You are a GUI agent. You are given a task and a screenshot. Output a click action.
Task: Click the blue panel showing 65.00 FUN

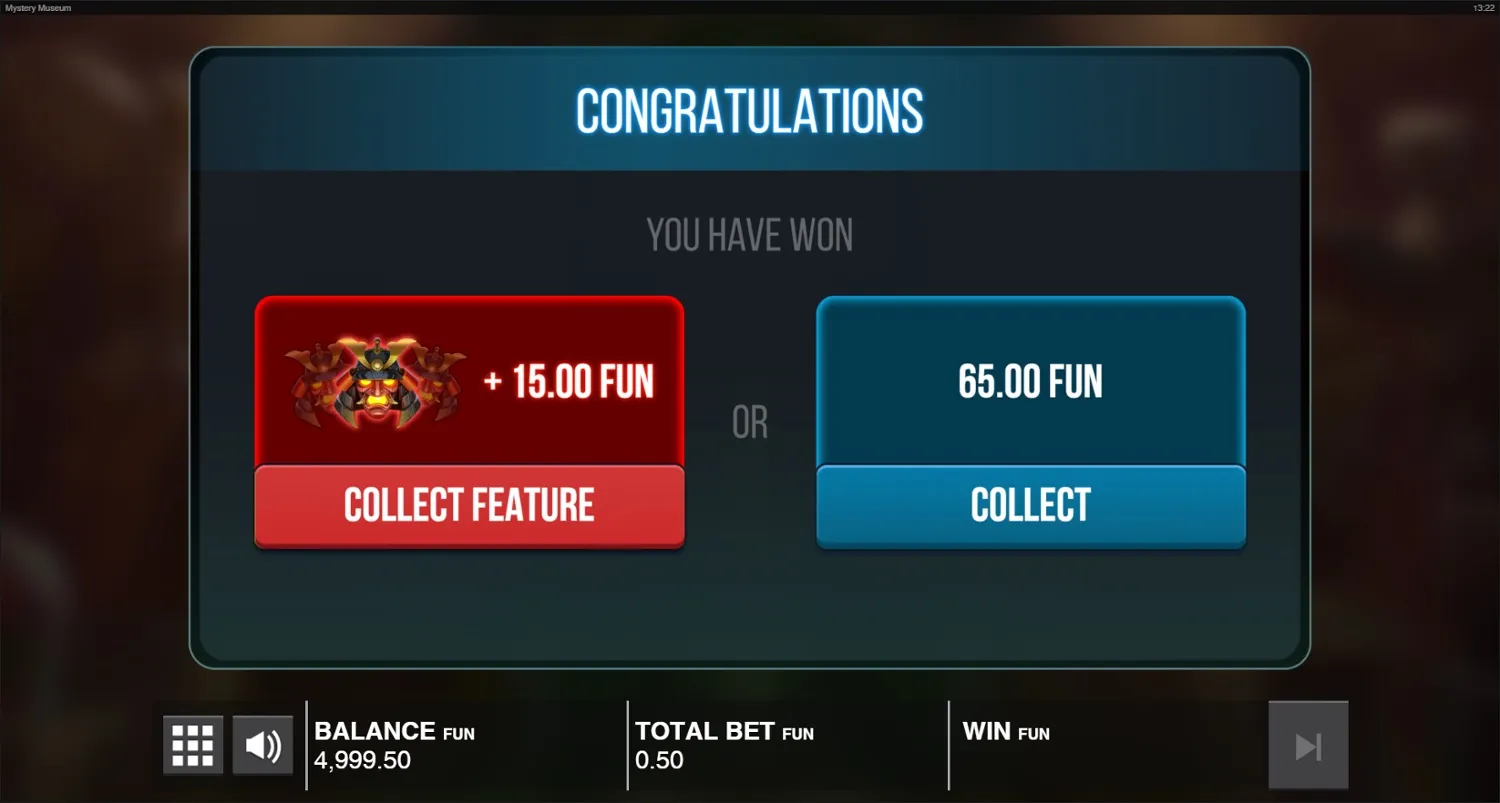[1030, 380]
